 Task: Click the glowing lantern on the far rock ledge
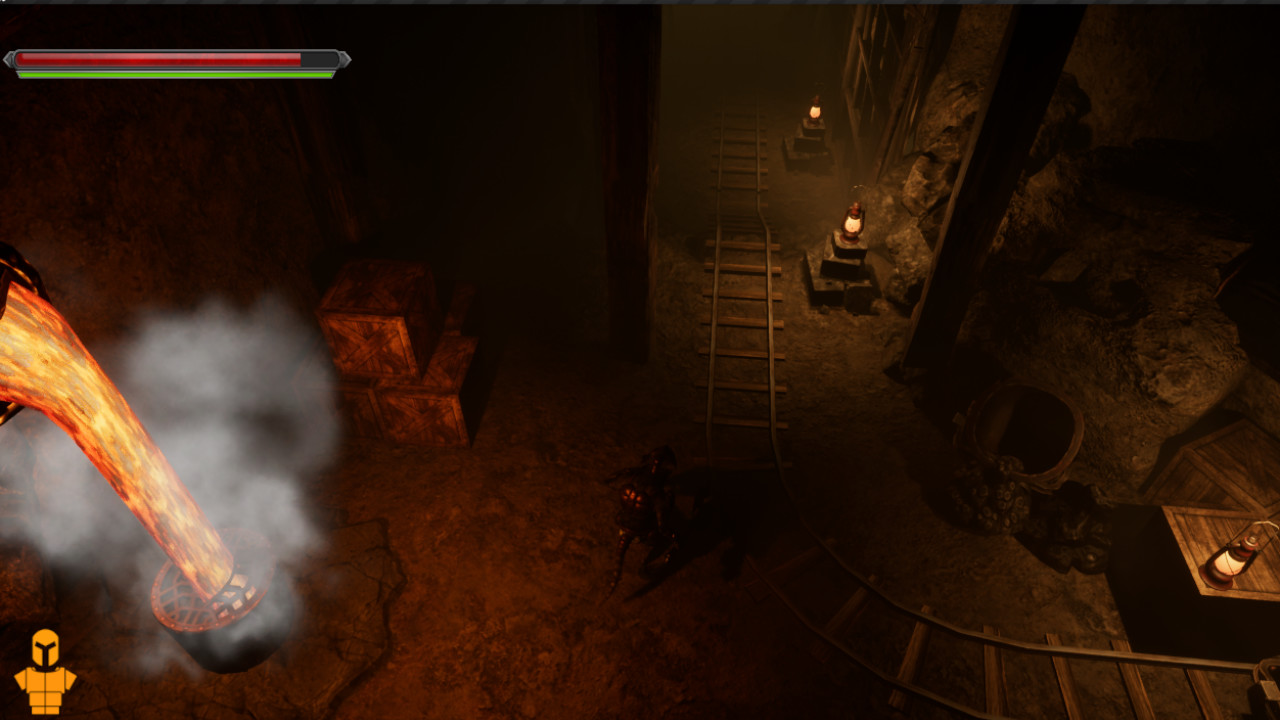851,223
